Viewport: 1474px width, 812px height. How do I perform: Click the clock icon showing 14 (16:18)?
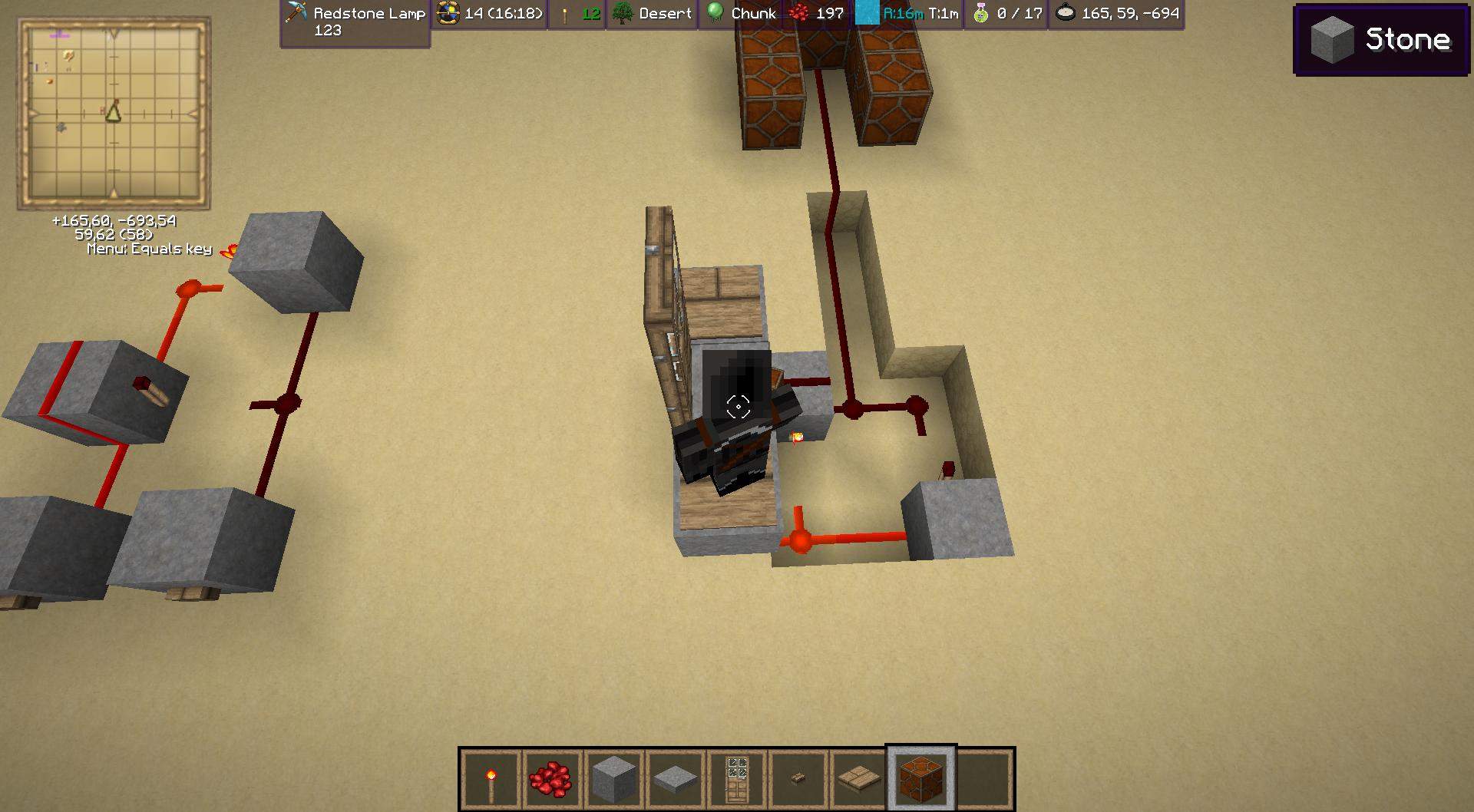[x=446, y=13]
